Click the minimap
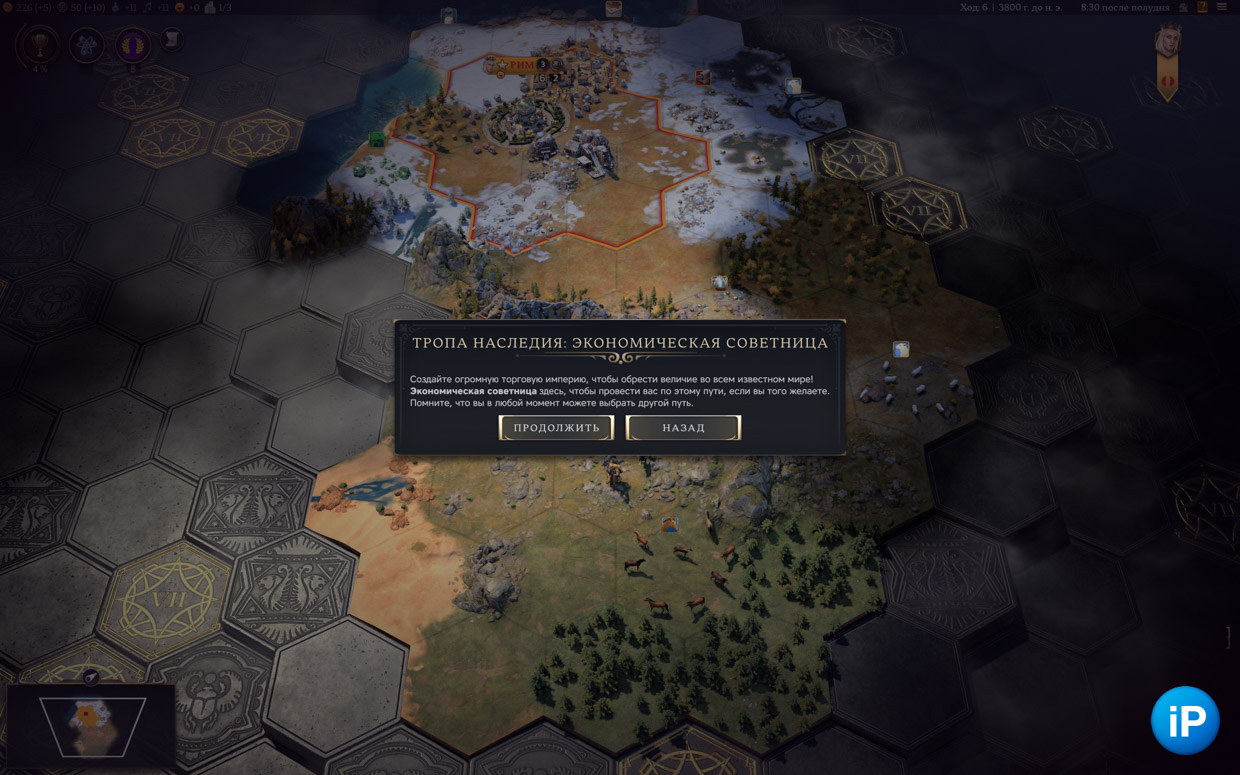Image resolution: width=1240 pixels, height=775 pixels. pyautogui.click(x=92, y=726)
